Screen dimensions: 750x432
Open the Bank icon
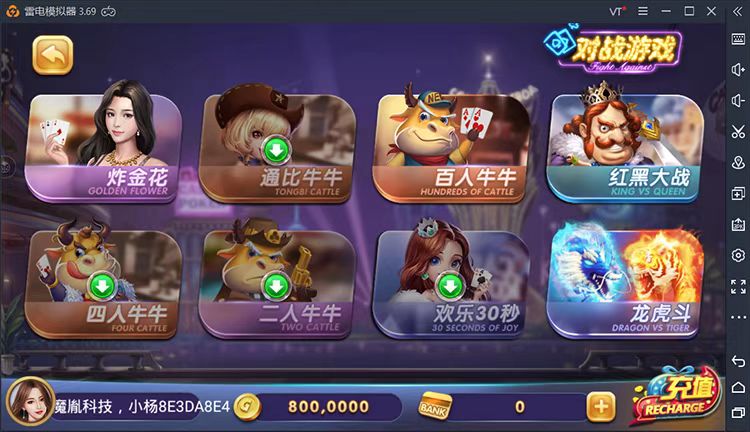tap(435, 406)
